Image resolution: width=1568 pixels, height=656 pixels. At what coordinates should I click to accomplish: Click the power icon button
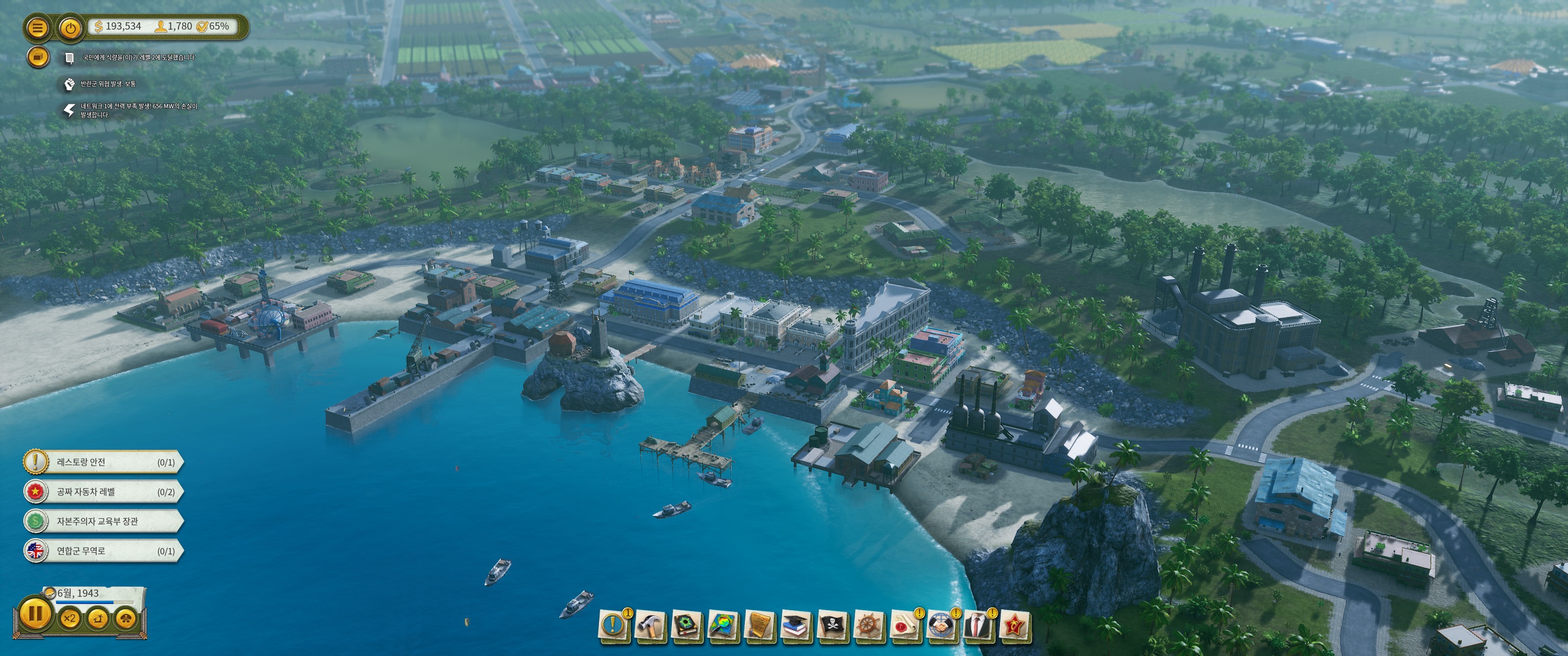pos(71,27)
